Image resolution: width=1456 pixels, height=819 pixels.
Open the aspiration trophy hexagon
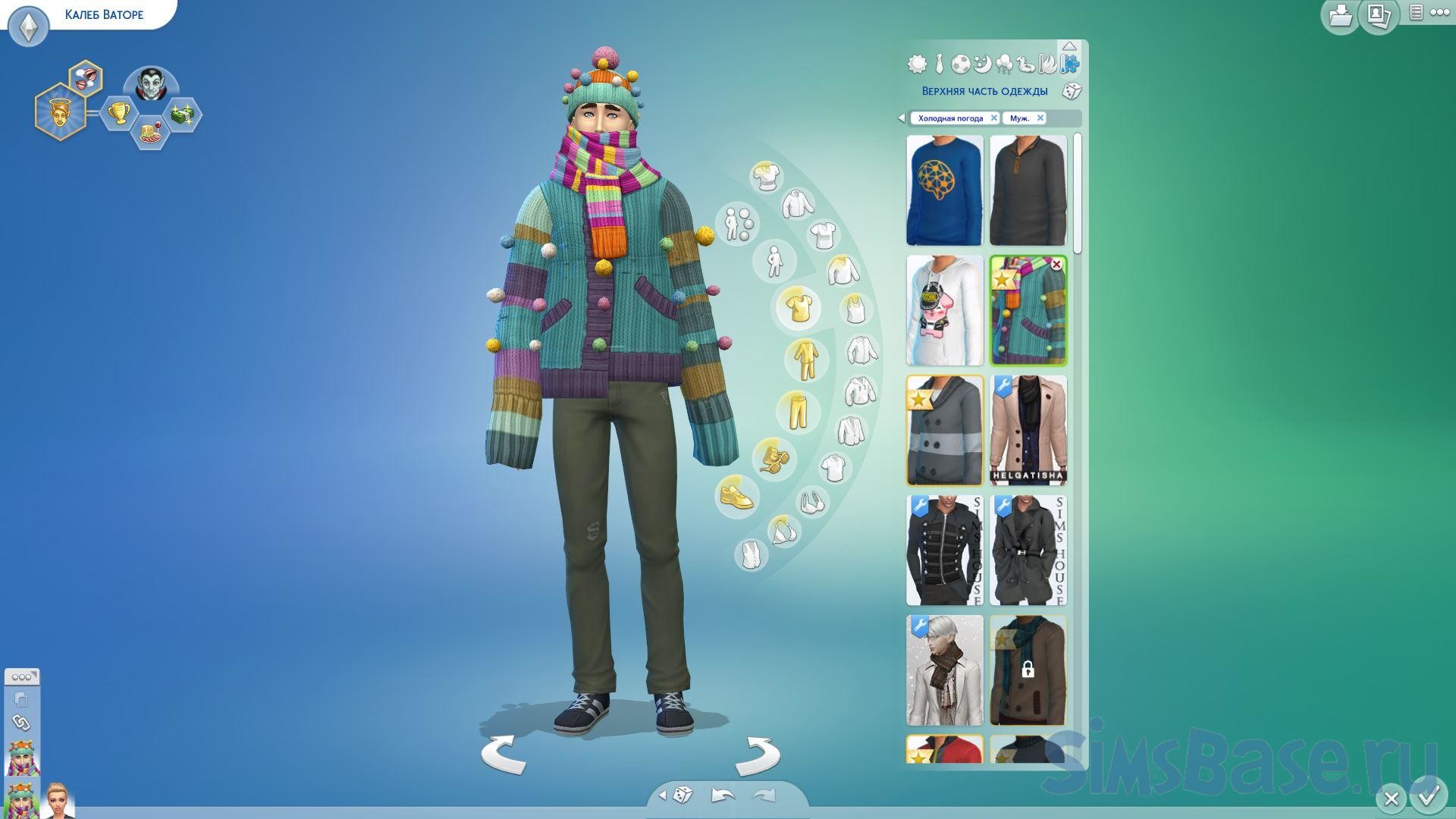[x=118, y=114]
